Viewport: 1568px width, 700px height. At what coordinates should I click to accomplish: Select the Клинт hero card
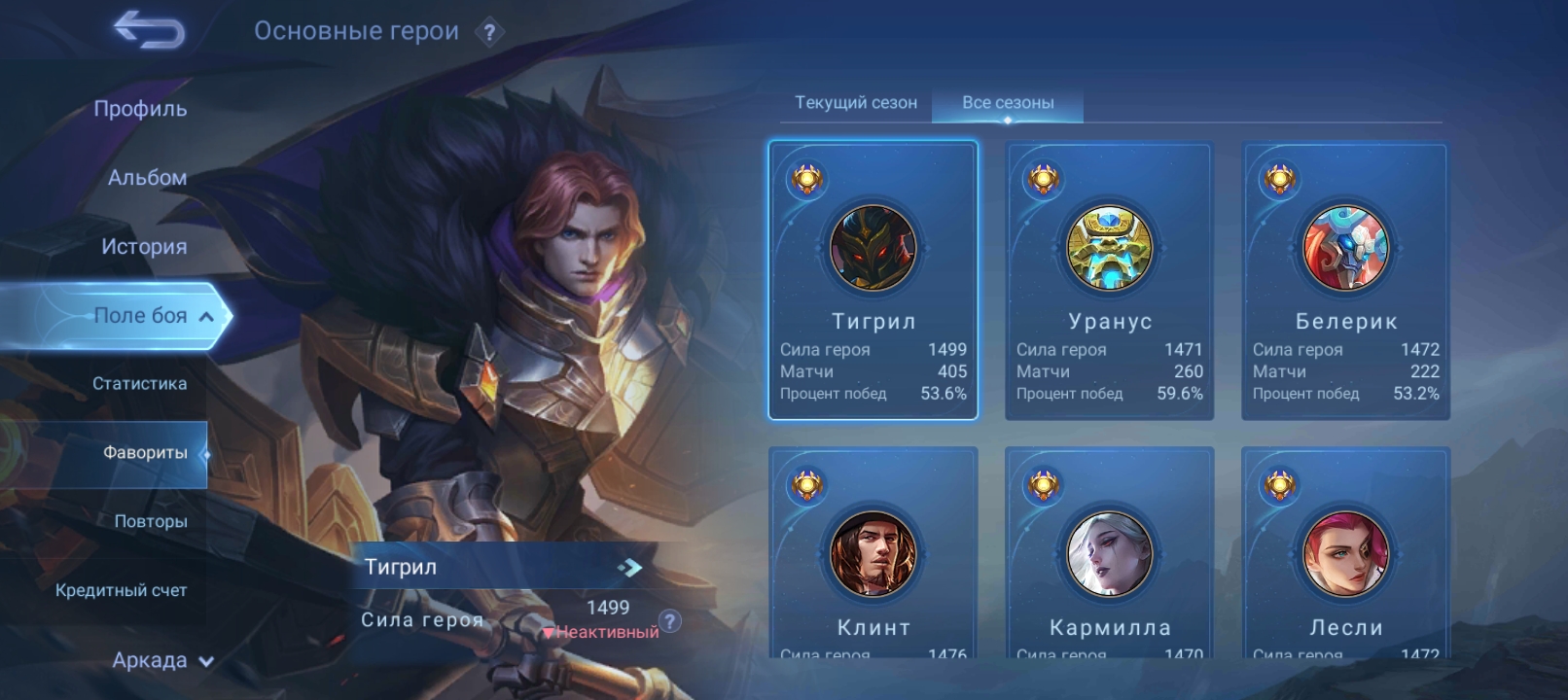[873, 554]
